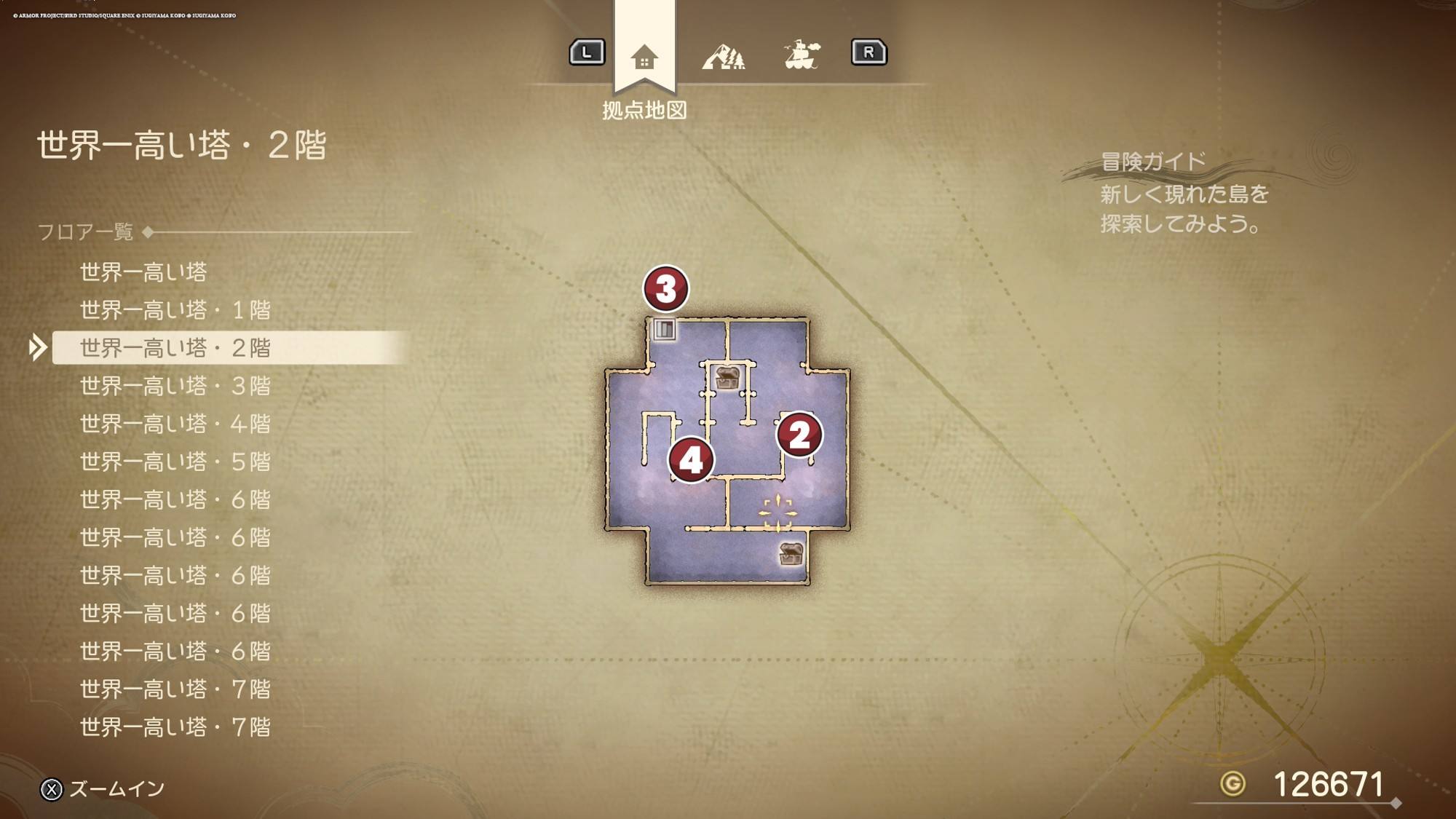Screen dimensions: 1456x819
Task: Choose 世界一高い塔・1階 in the floor list
Action: [175, 310]
